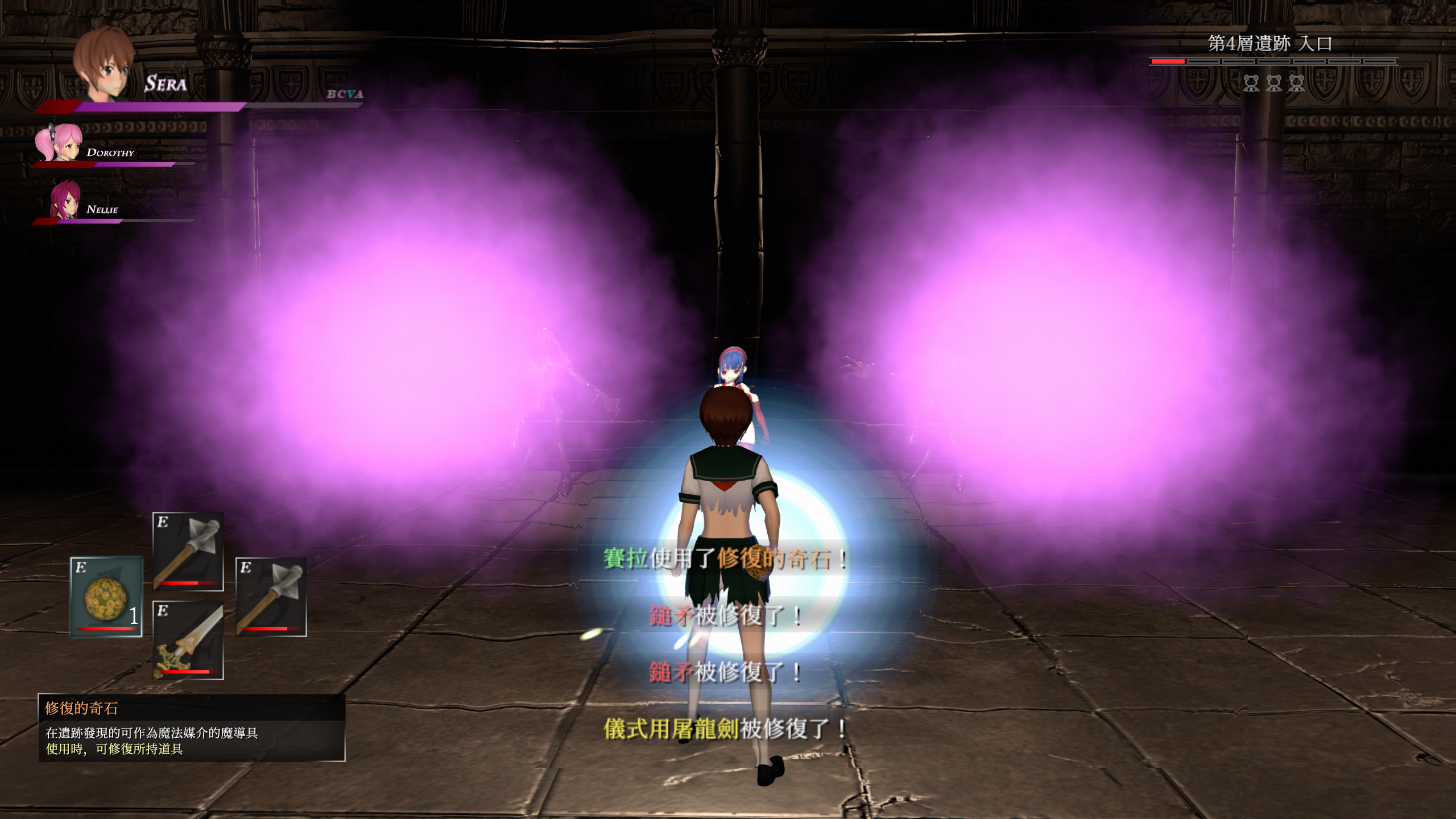
Task: Select the repair stone item slot
Action: (106, 597)
